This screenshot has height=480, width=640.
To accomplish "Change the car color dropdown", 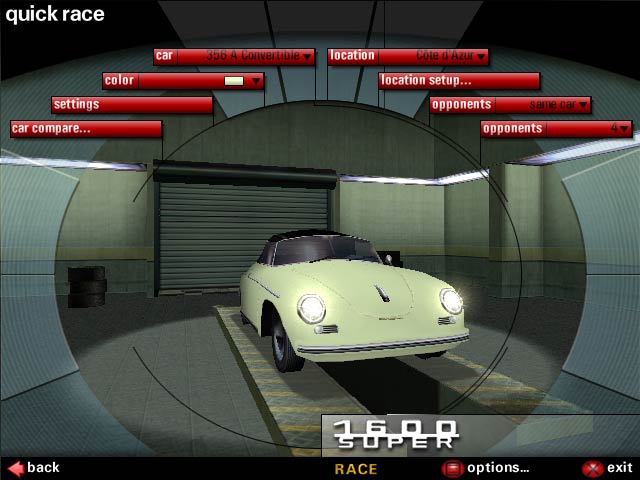I will (184, 81).
